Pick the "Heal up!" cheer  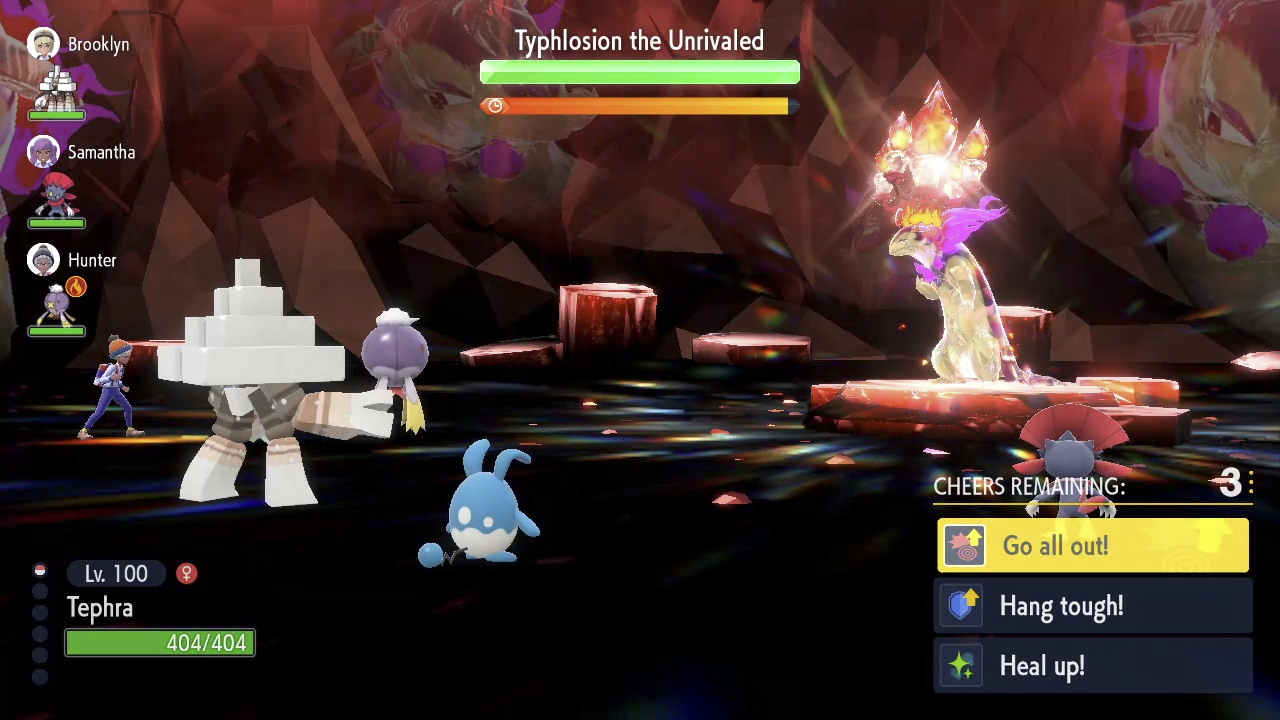click(x=1092, y=666)
